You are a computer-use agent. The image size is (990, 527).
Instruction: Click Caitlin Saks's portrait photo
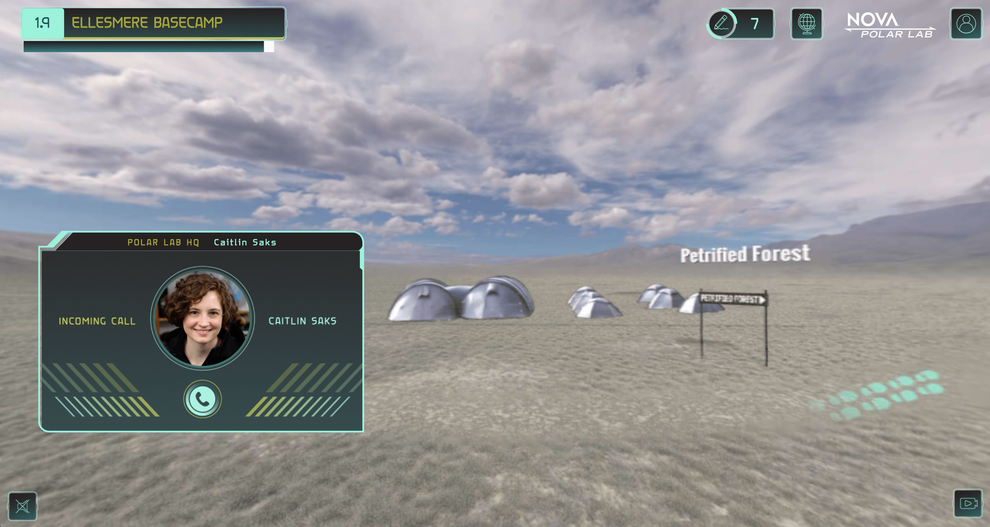click(202, 317)
